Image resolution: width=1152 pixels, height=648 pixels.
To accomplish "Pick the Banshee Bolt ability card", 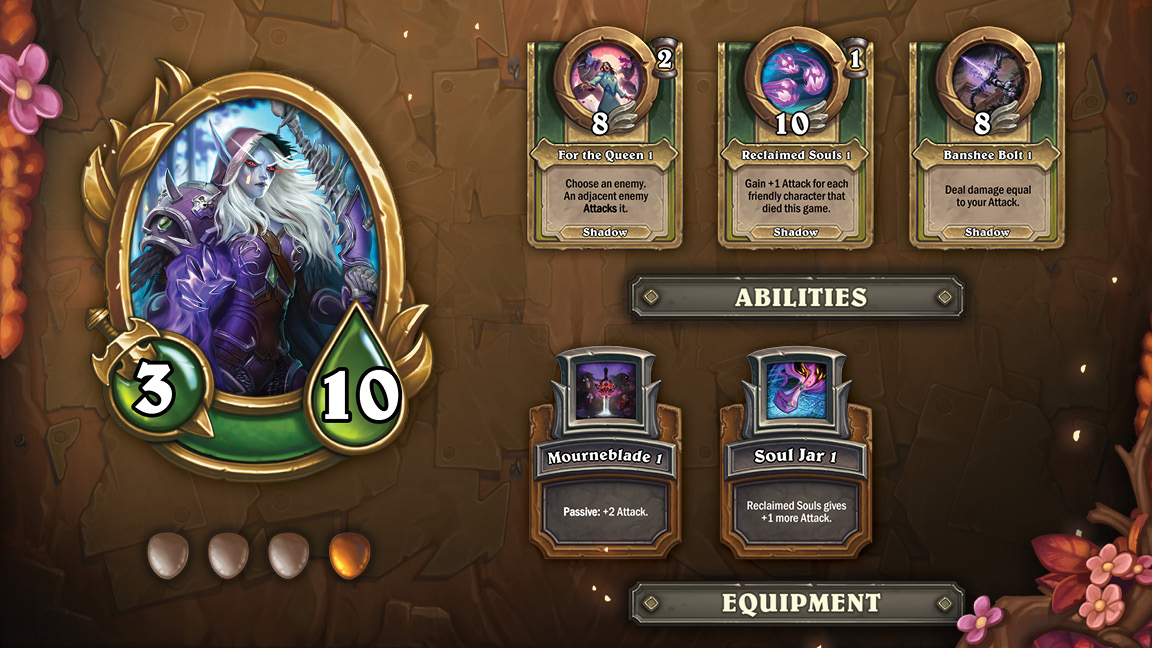I will 987,150.
